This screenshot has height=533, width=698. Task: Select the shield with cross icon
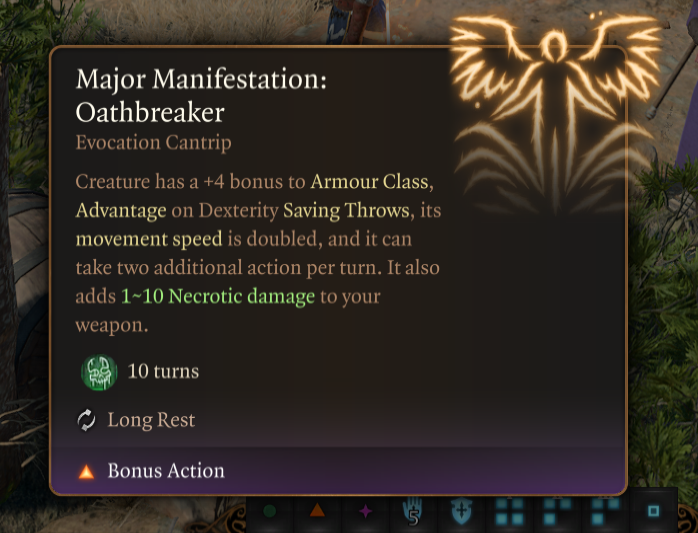pyautogui.click(x=461, y=512)
